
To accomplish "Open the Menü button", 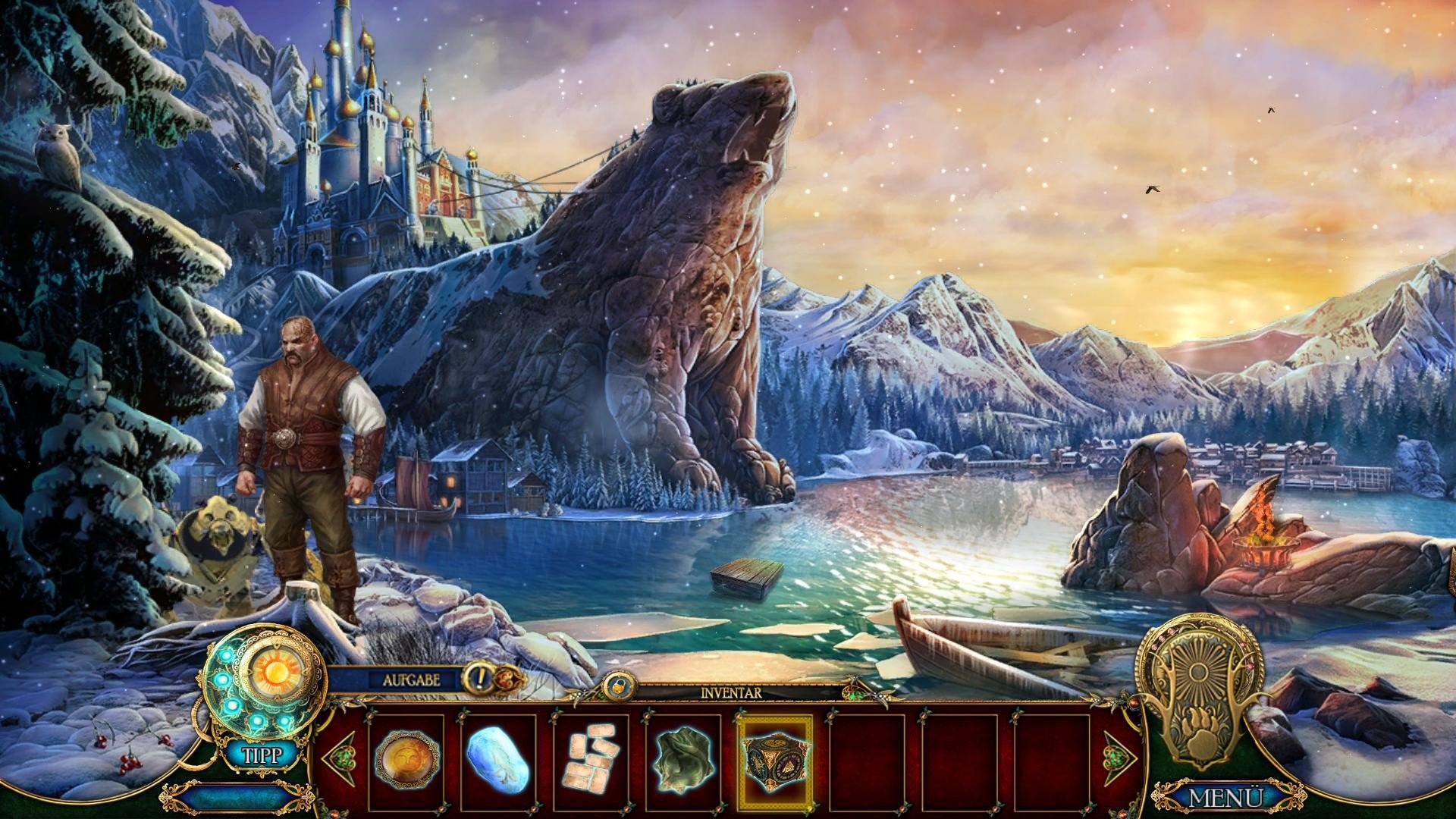I will coord(1225,797).
